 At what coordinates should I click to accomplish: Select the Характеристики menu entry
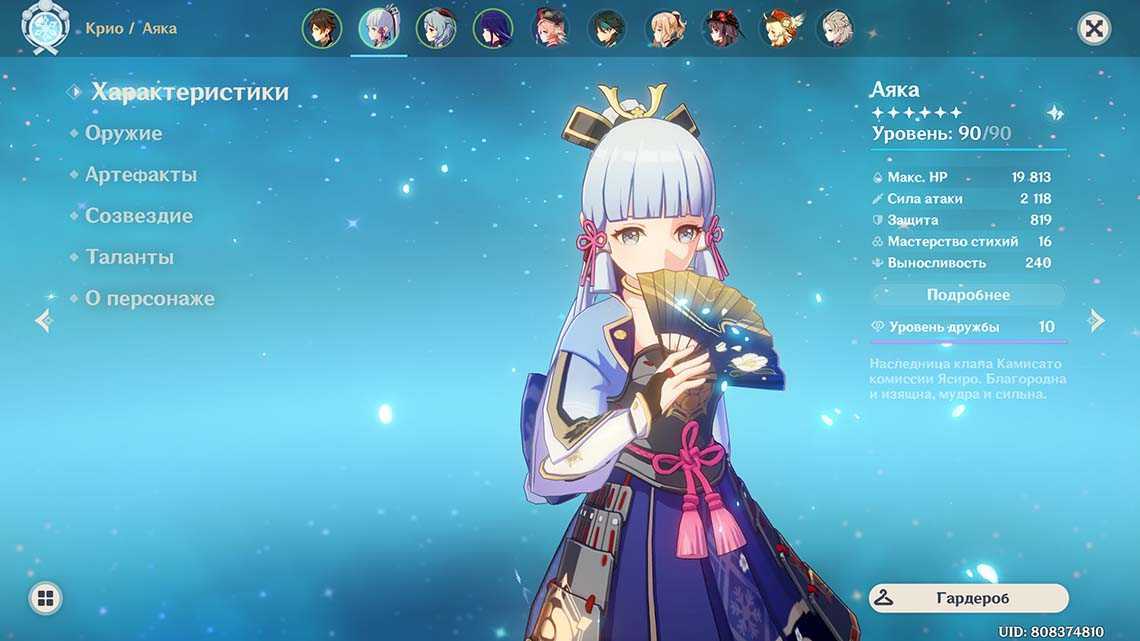[189, 92]
